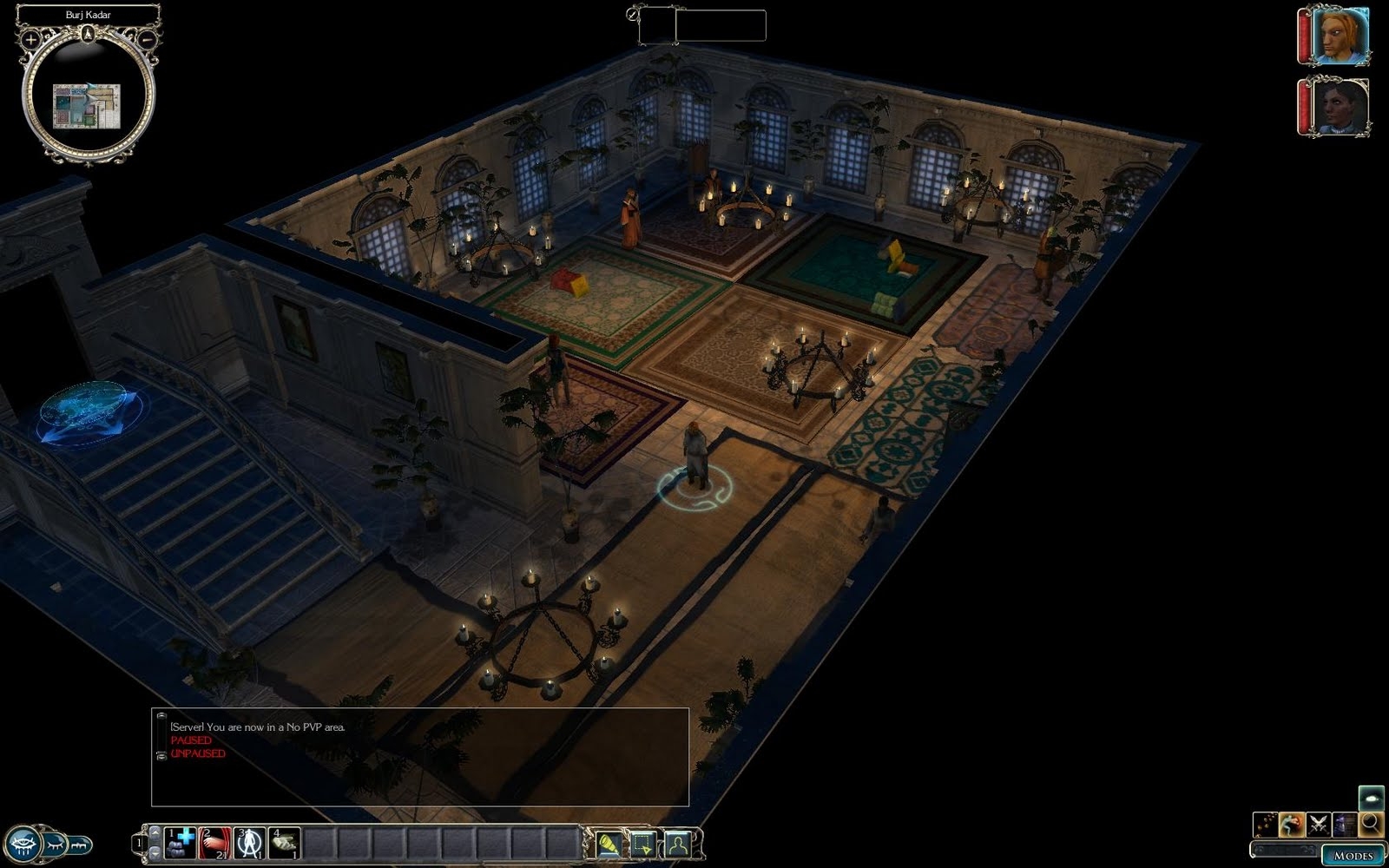Zoom out the minimap with the minus button
The image size is (1389, 868).
coord(148,39)
